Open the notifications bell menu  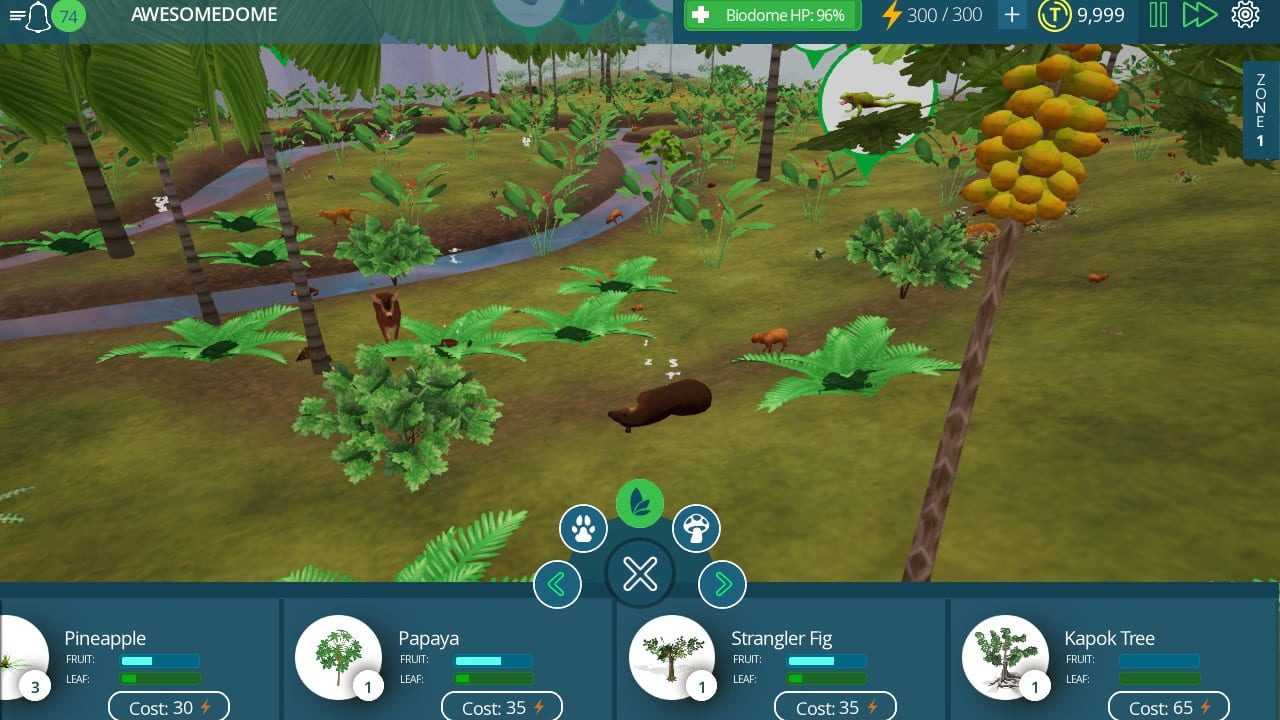38,16
